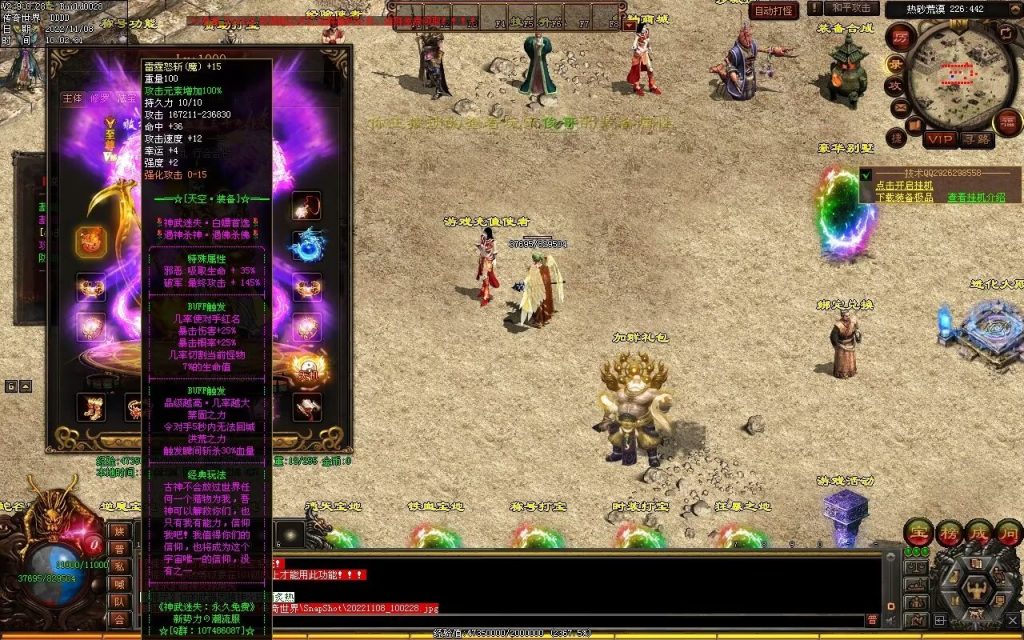The image size is (1024, 640).
Task: Select the 下载装备极品 link
Action: [x=905, y=197]
